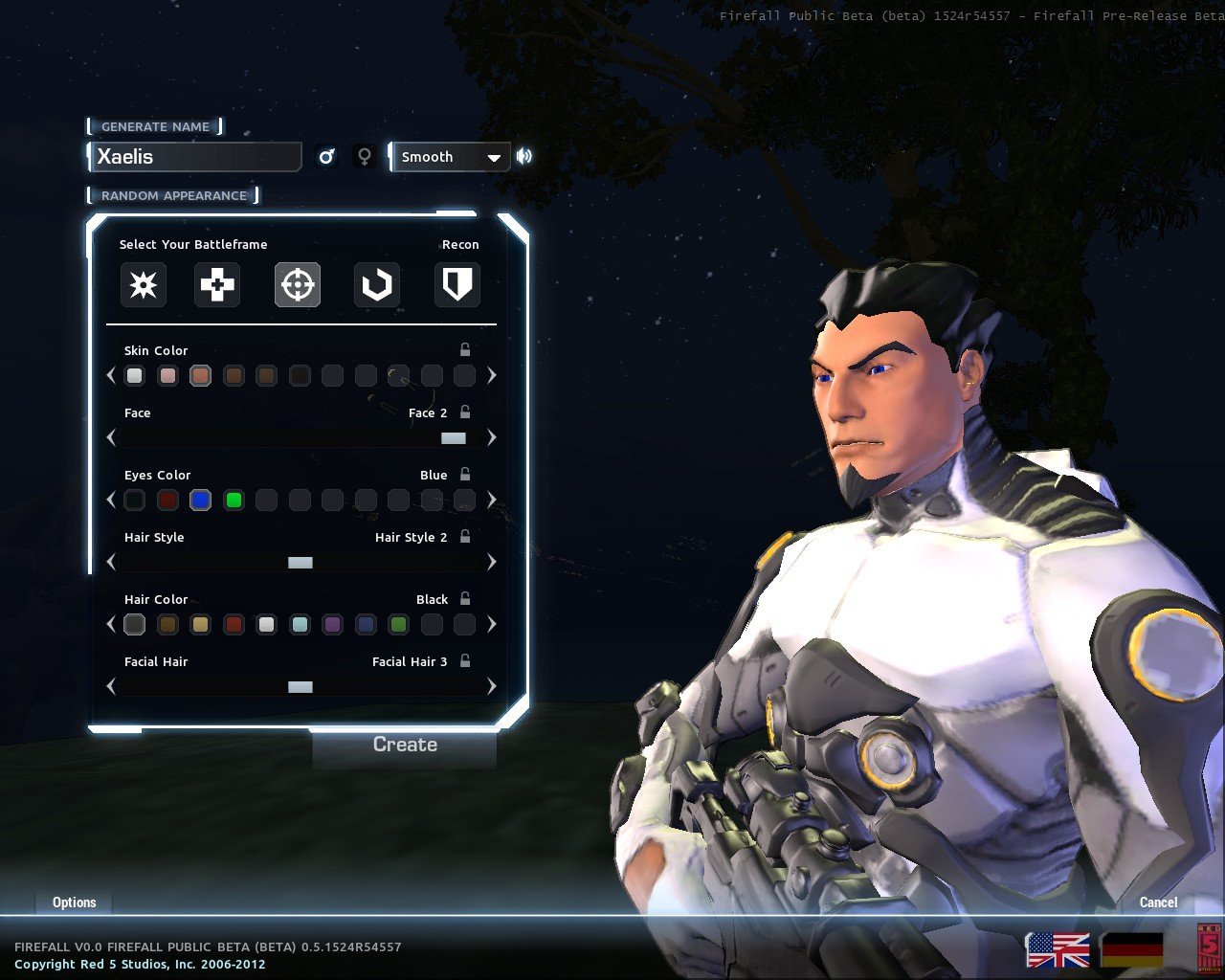
Task: Choose the green eye color swatch
Action: [234, 500]
